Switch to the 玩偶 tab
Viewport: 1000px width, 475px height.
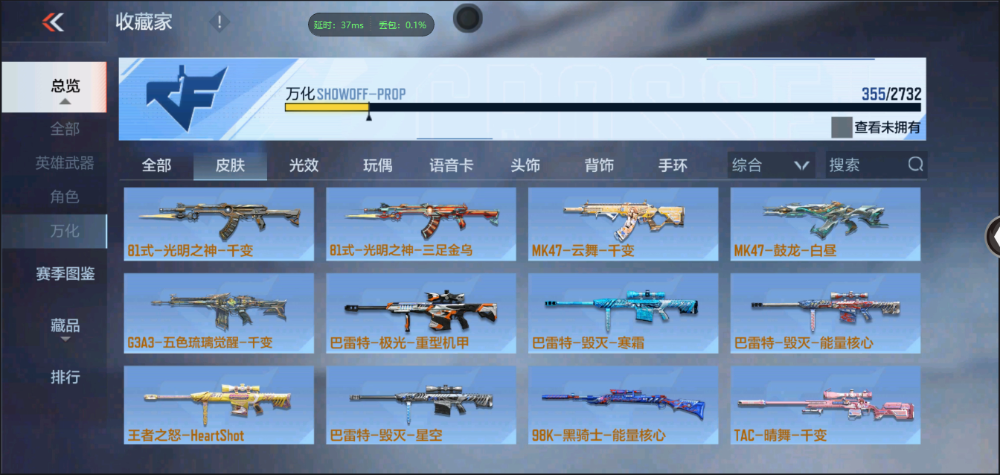pyautogui.click(x=377, y=165)
